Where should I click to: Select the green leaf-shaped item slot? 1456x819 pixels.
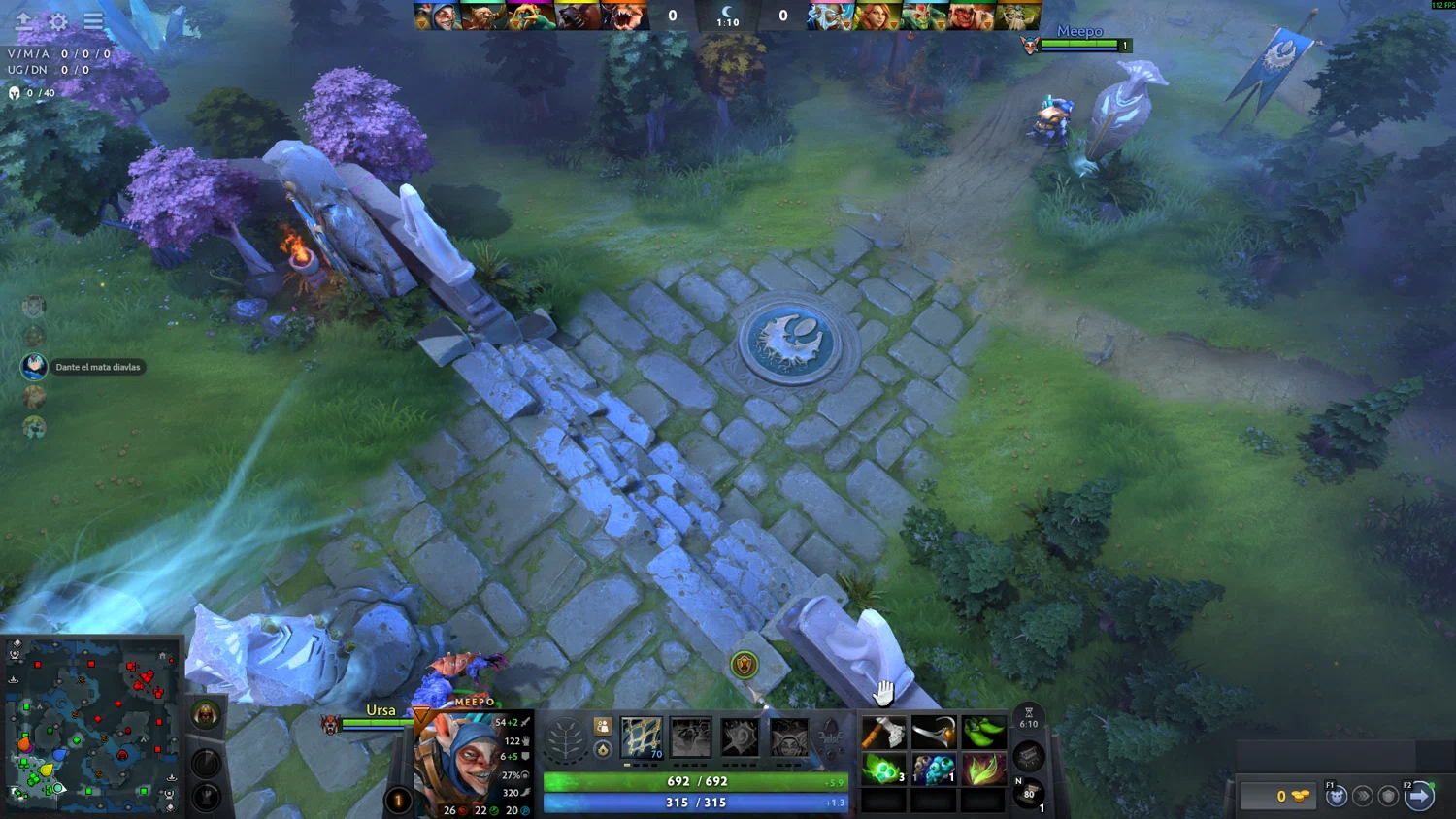click(982, 733)
